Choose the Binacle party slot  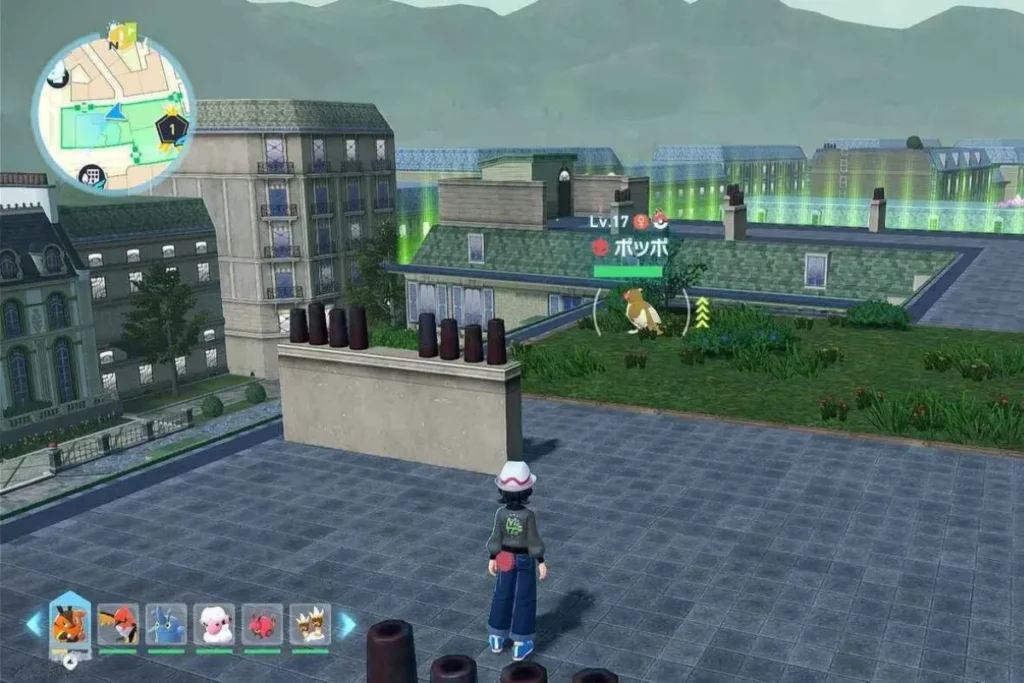tap(310, 625)
